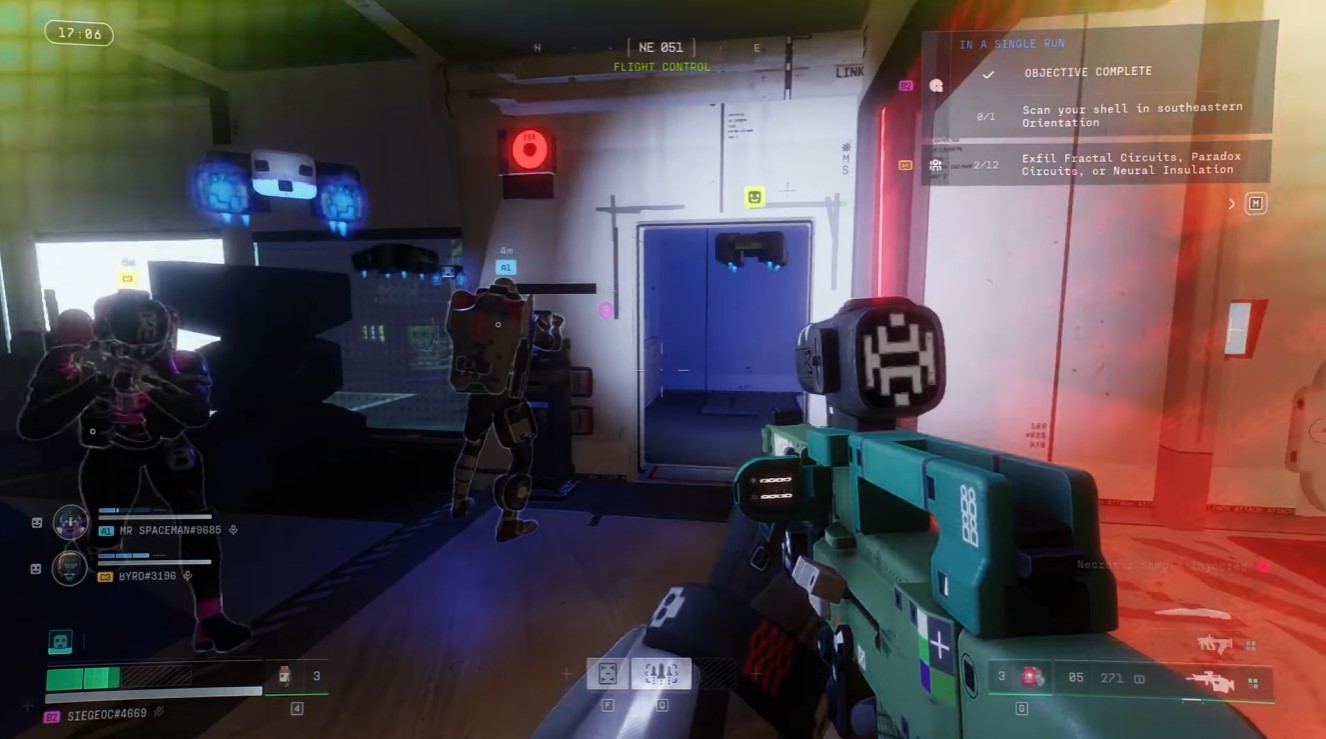Select teammate MR SPACEMAN#9685's portrait

click(x=70, y=522)
